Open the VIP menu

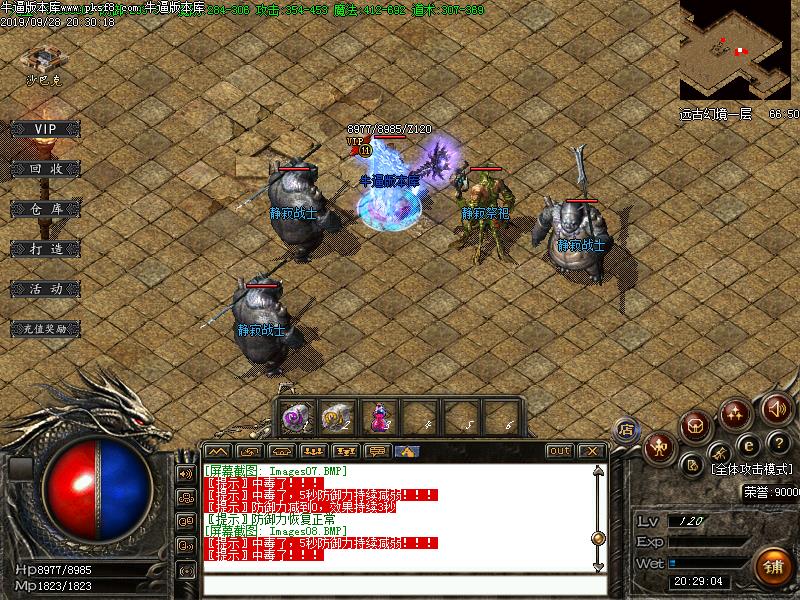coord(44,129)
